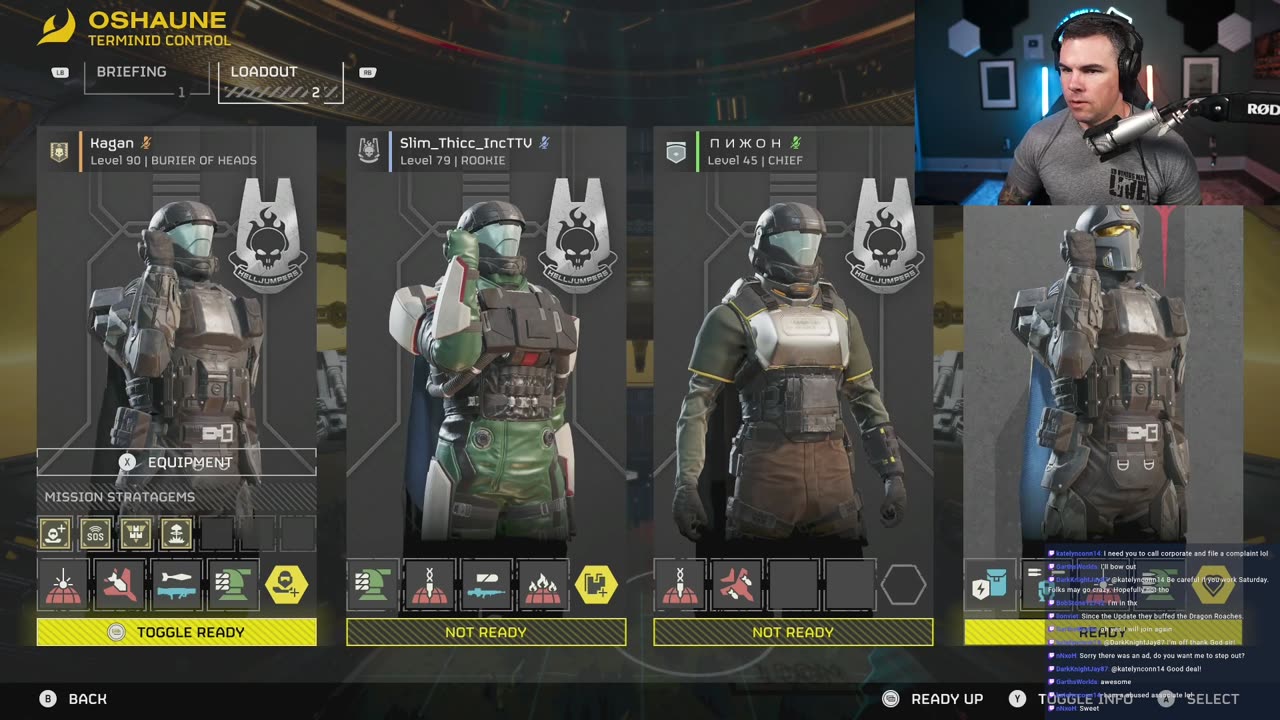
Task: Open Kagan's Equipment panel
Action: tap(177, 462)
